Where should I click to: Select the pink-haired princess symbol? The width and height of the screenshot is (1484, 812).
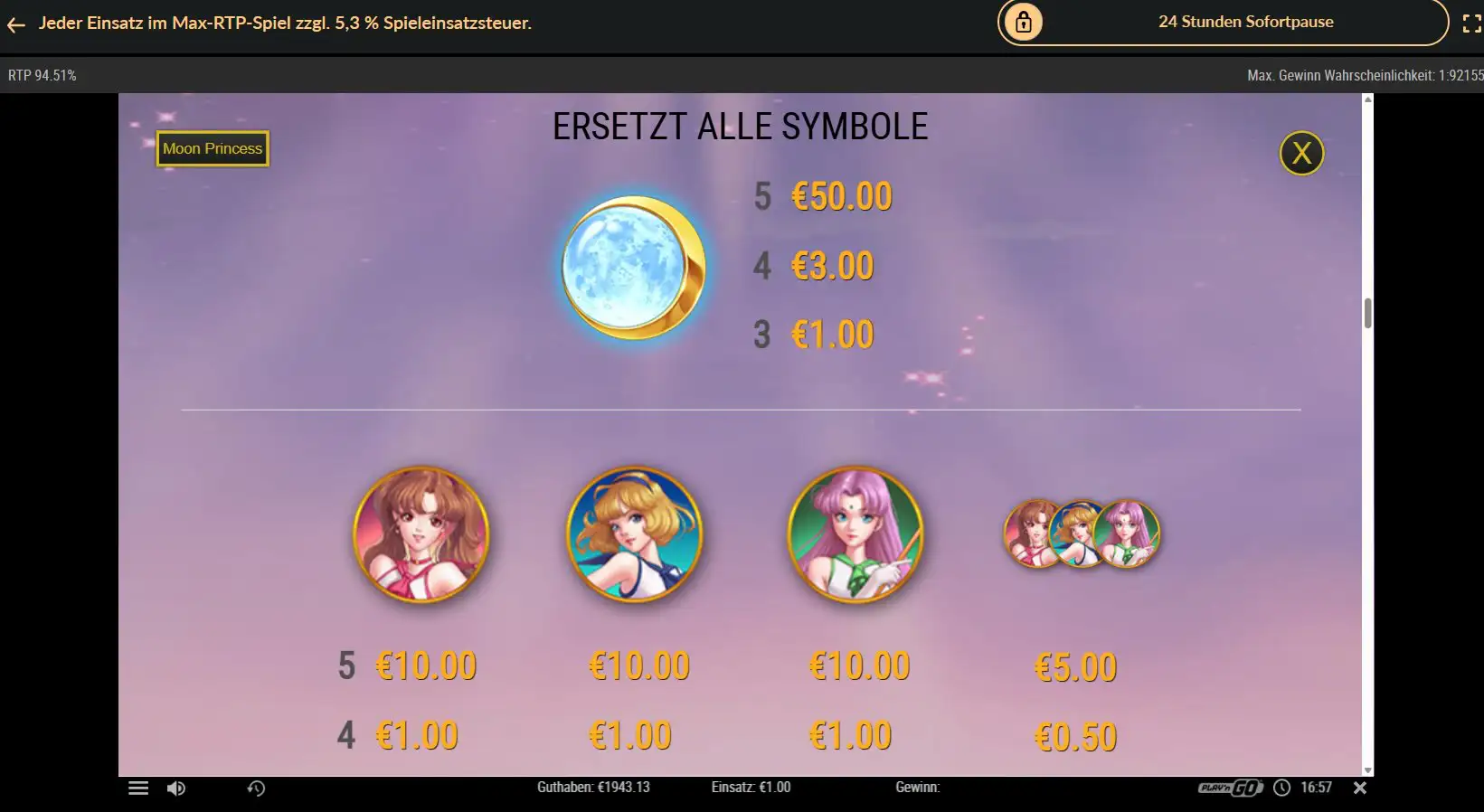coord(856,535)
